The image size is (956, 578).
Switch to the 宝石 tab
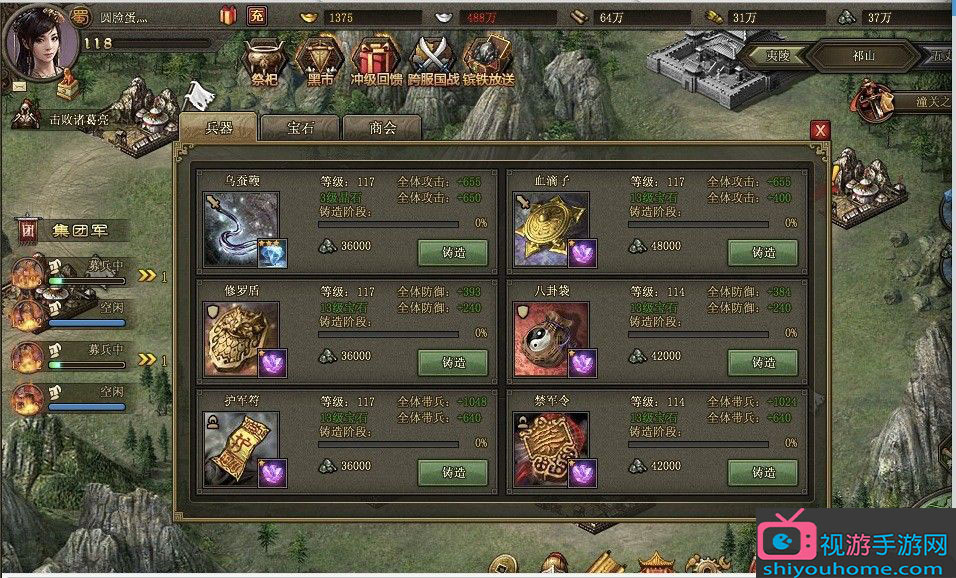300,128
